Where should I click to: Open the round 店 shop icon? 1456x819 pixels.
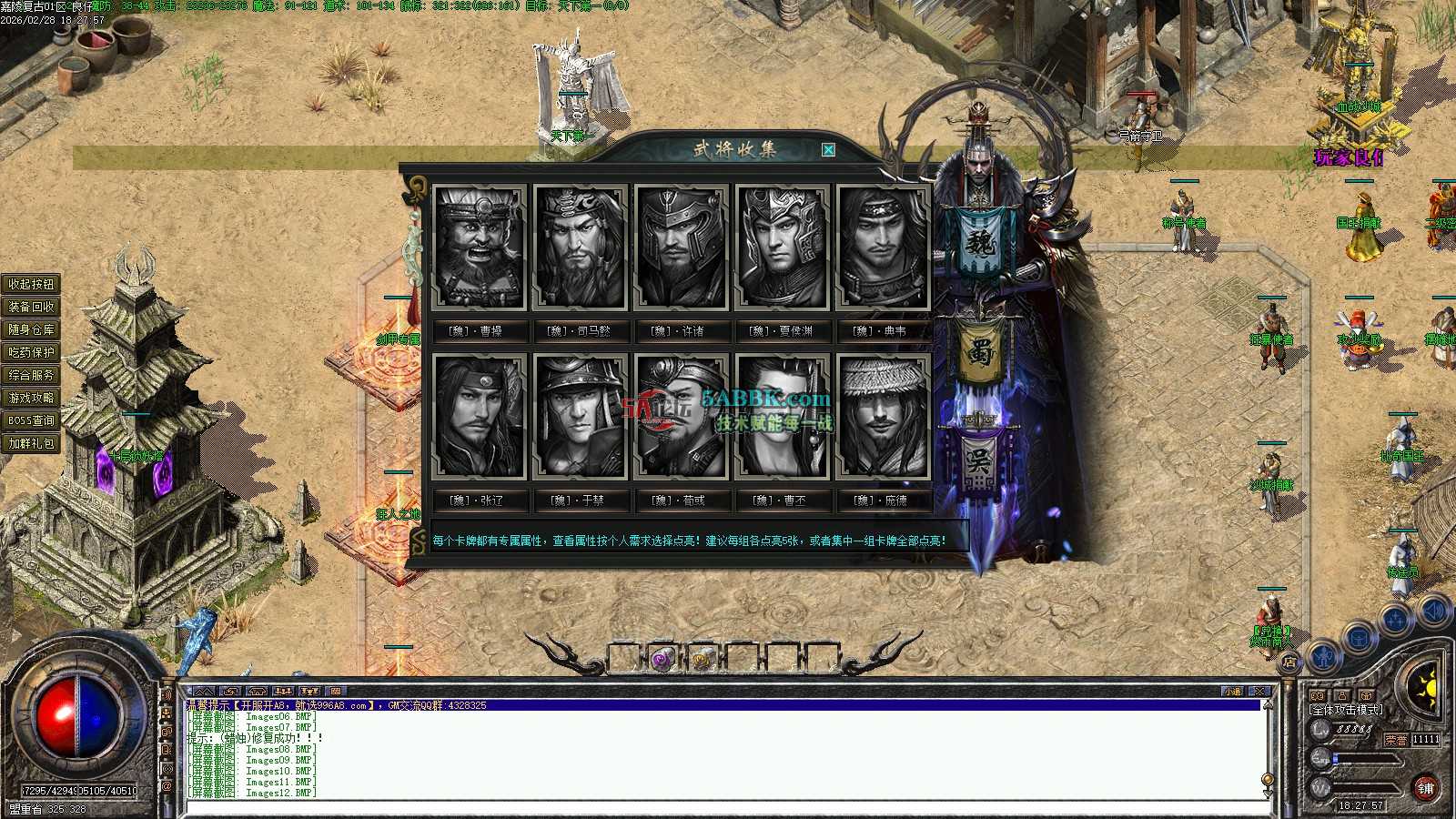tap(1289, 662)
